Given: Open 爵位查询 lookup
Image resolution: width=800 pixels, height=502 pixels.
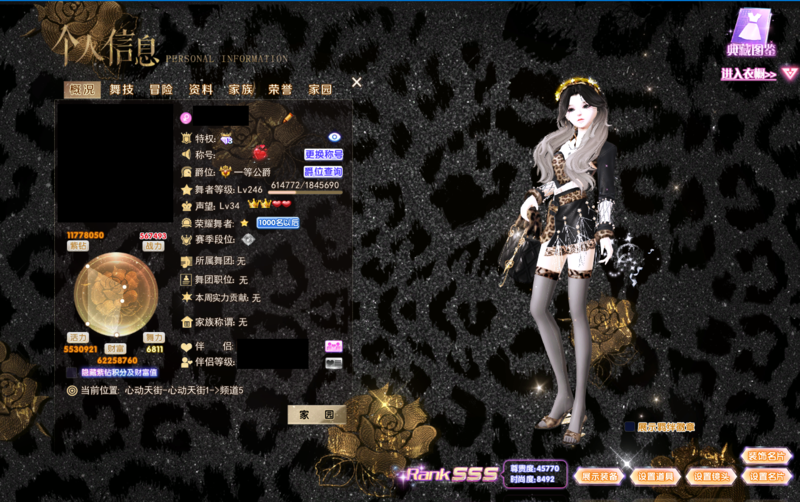Looking at the screenshot, I should coord(323,172).
